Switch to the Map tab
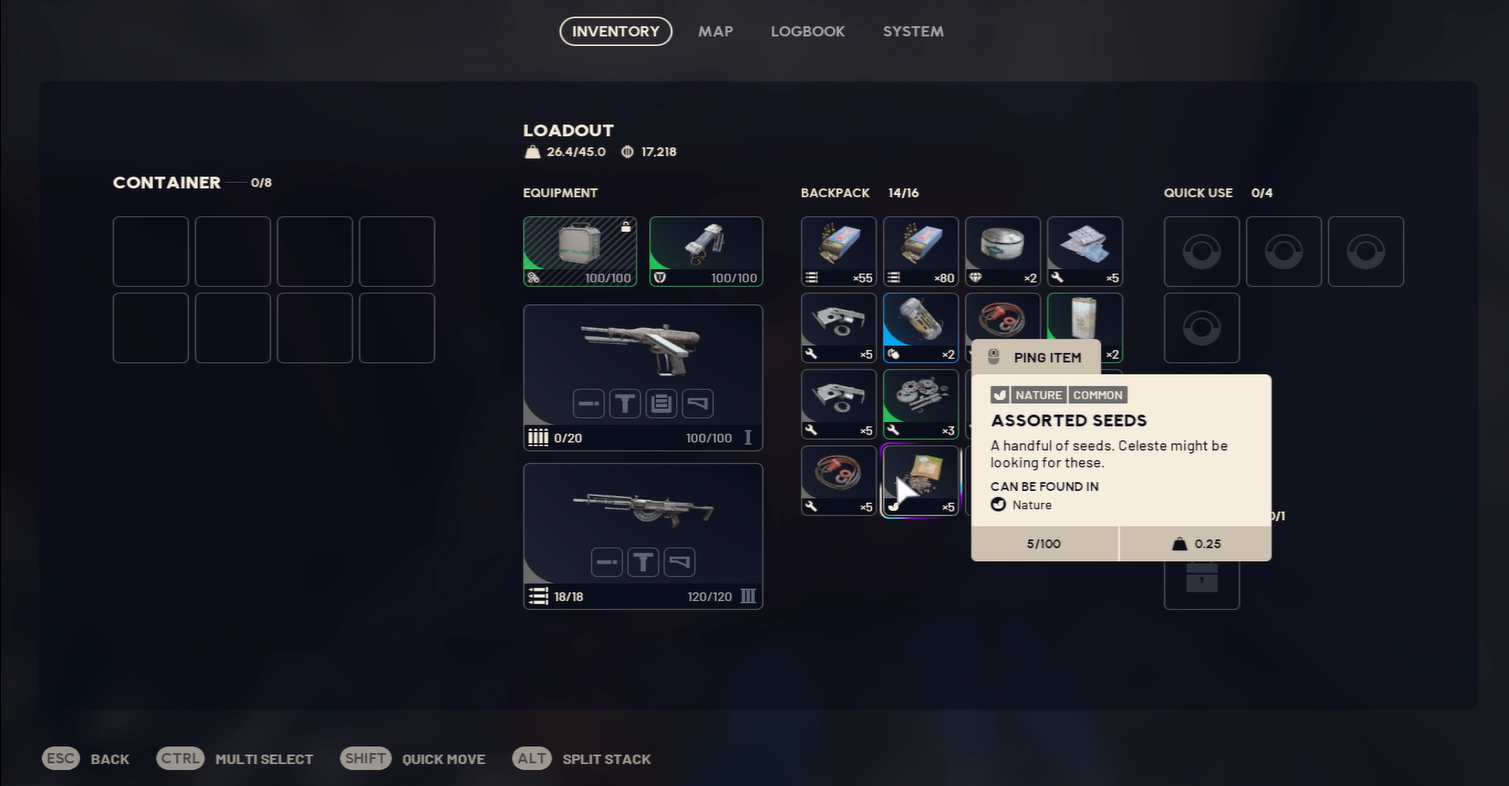Viewport: 1509px width, 786px height. [715, 31]
